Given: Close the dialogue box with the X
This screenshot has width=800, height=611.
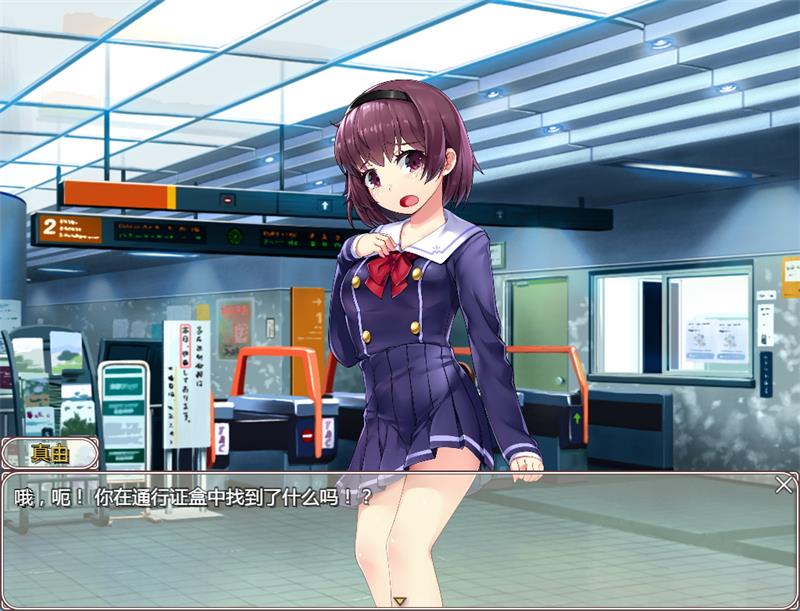Looking at the screenshot, I should click(784, 485).
